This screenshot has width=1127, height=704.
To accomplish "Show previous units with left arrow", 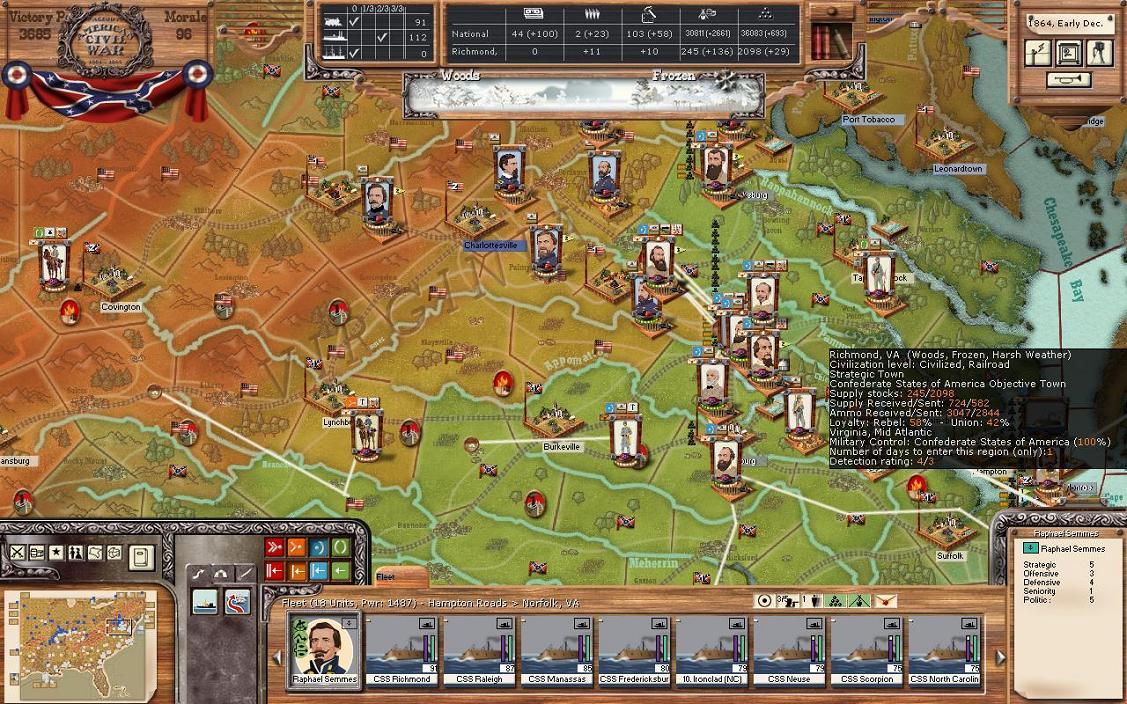I will click(277, 657).
